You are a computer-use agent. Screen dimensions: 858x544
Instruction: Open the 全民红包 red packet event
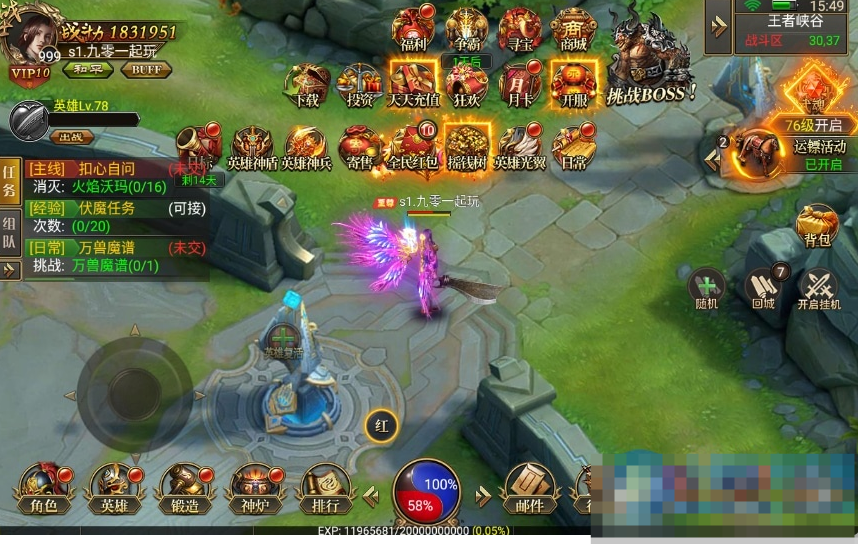pos(412,145)
